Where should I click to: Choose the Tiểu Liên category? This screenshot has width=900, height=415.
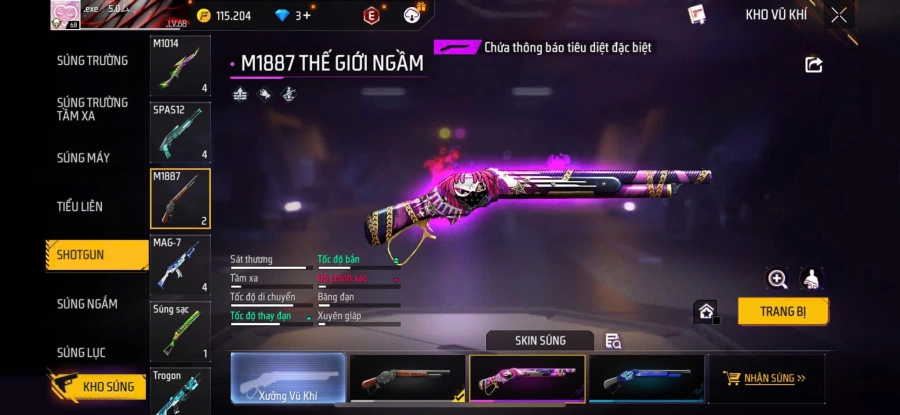tap(80, 206)
